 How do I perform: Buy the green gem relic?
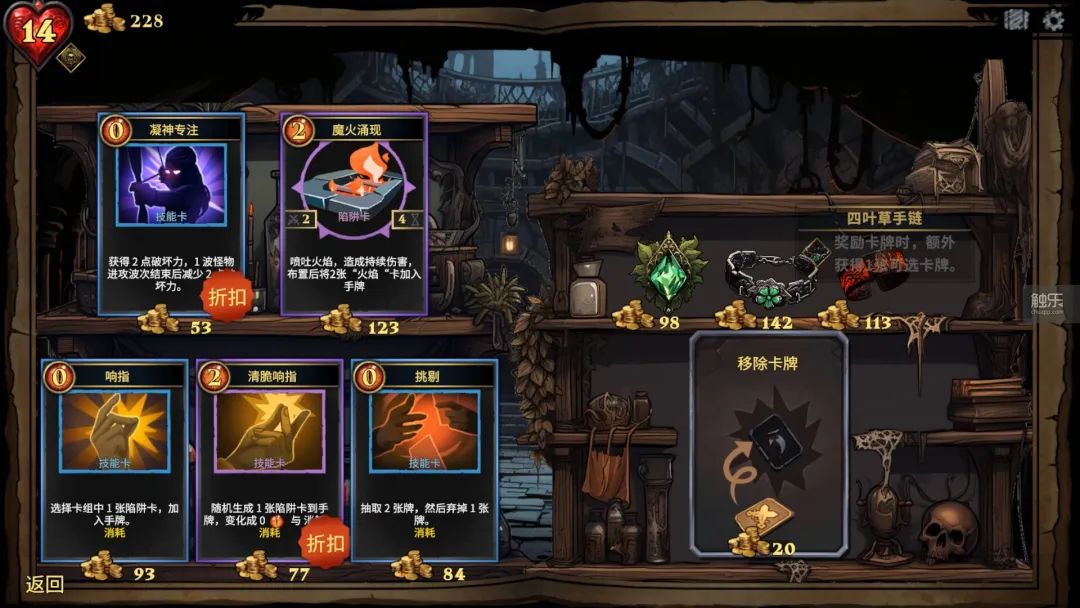pos(671,271)
